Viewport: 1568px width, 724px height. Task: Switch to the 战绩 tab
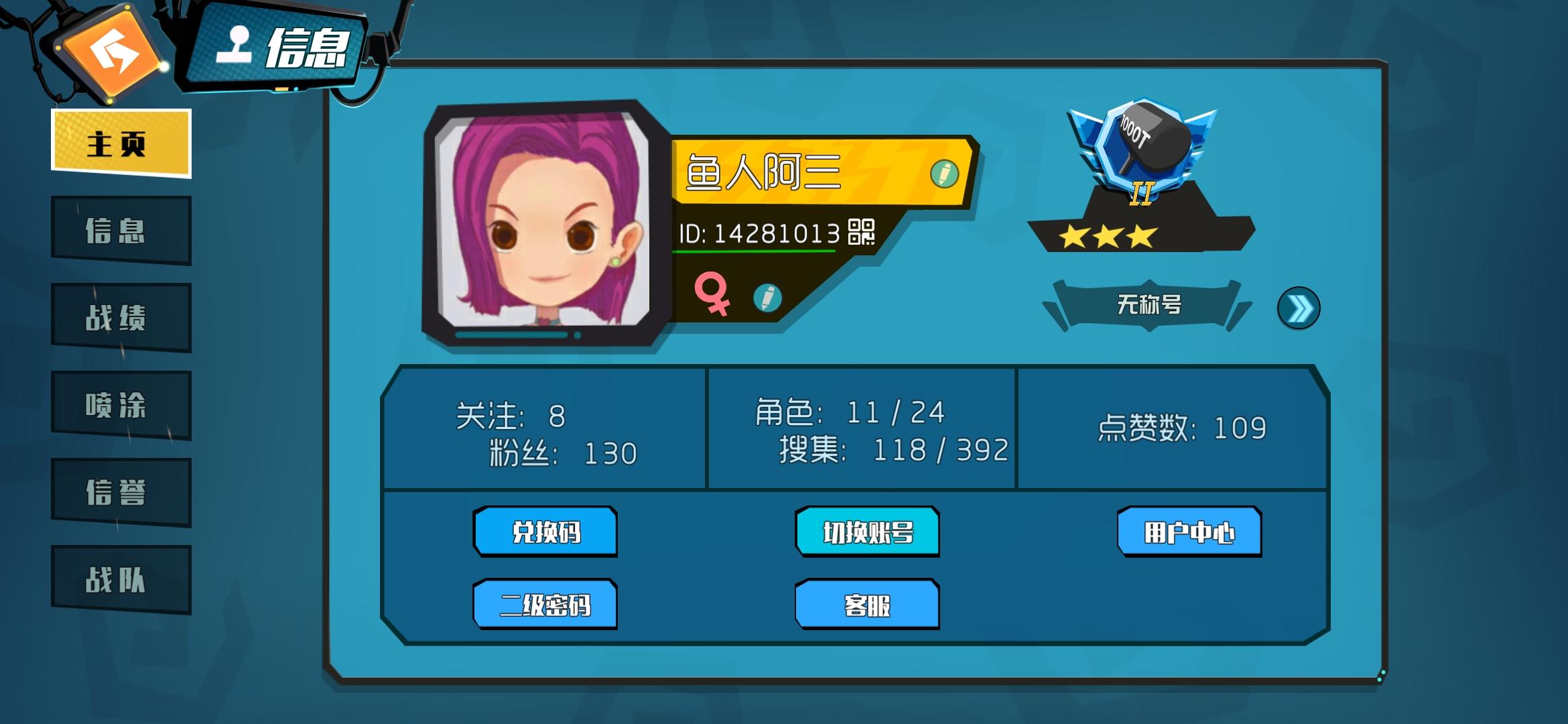[x=119, y=316]
